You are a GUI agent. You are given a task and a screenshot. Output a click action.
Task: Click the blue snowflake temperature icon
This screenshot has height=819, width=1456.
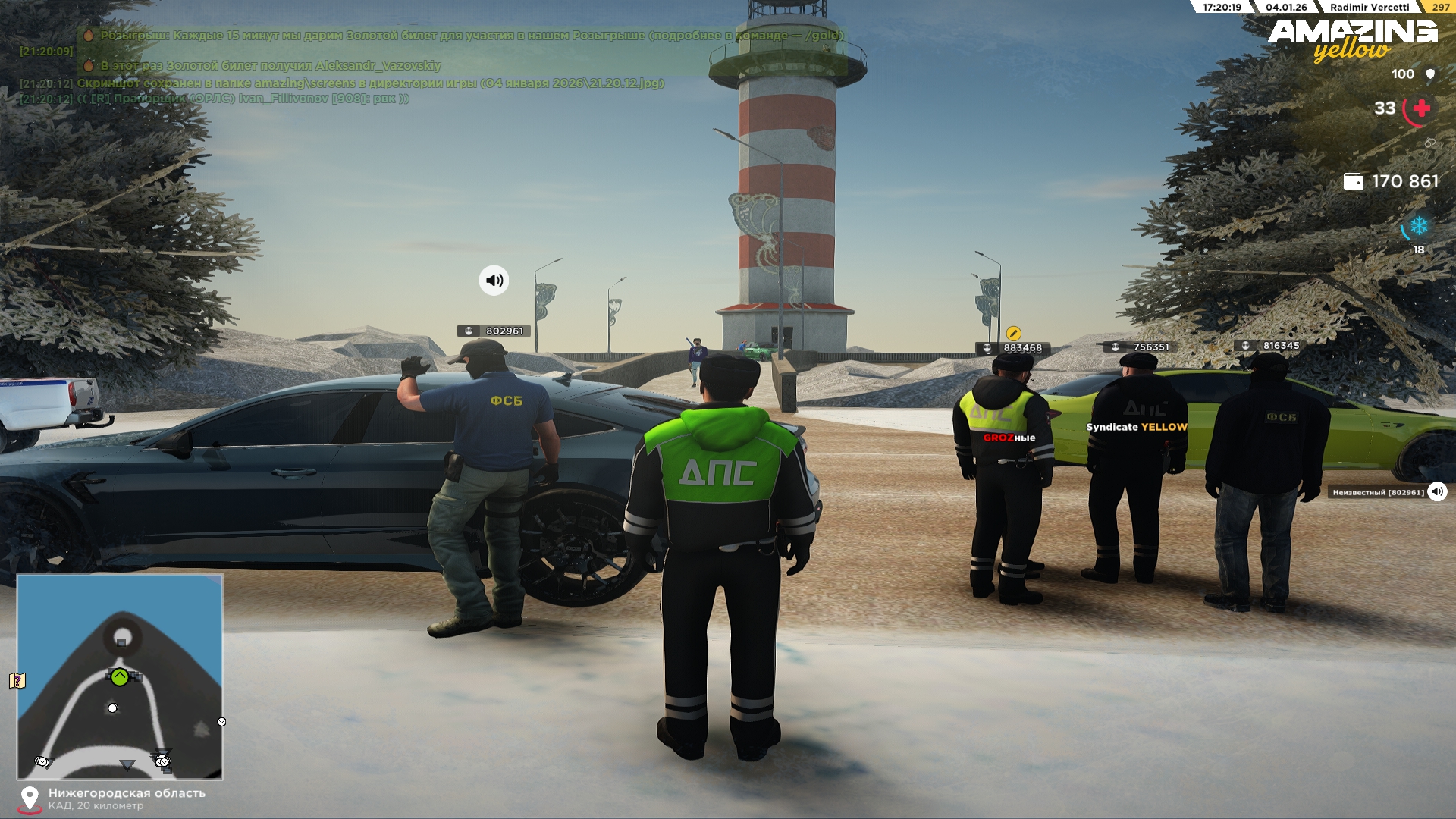click(x=1418, y=226)
